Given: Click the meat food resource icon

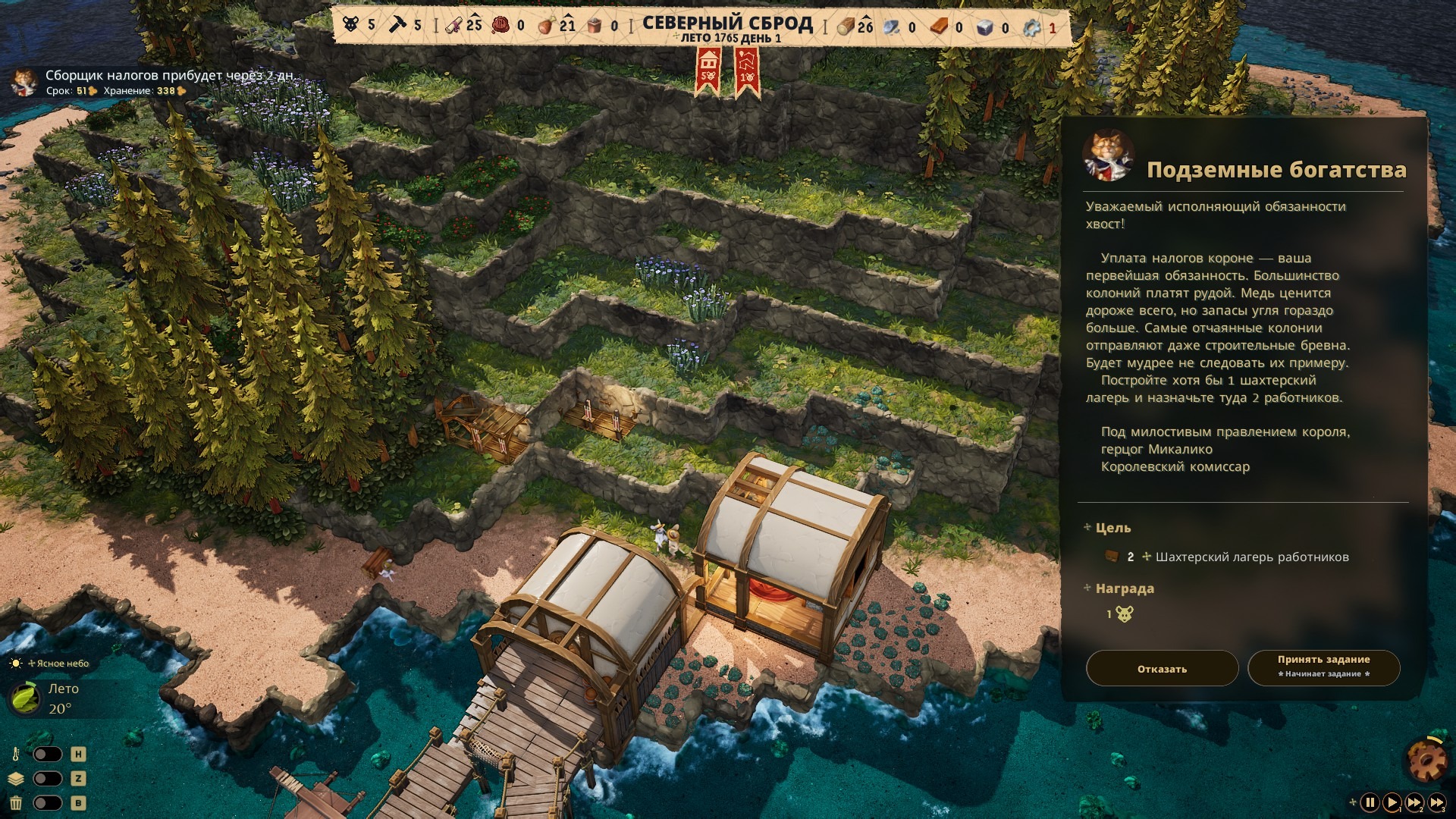Looking at the screenshot, I should coord(546,26).
